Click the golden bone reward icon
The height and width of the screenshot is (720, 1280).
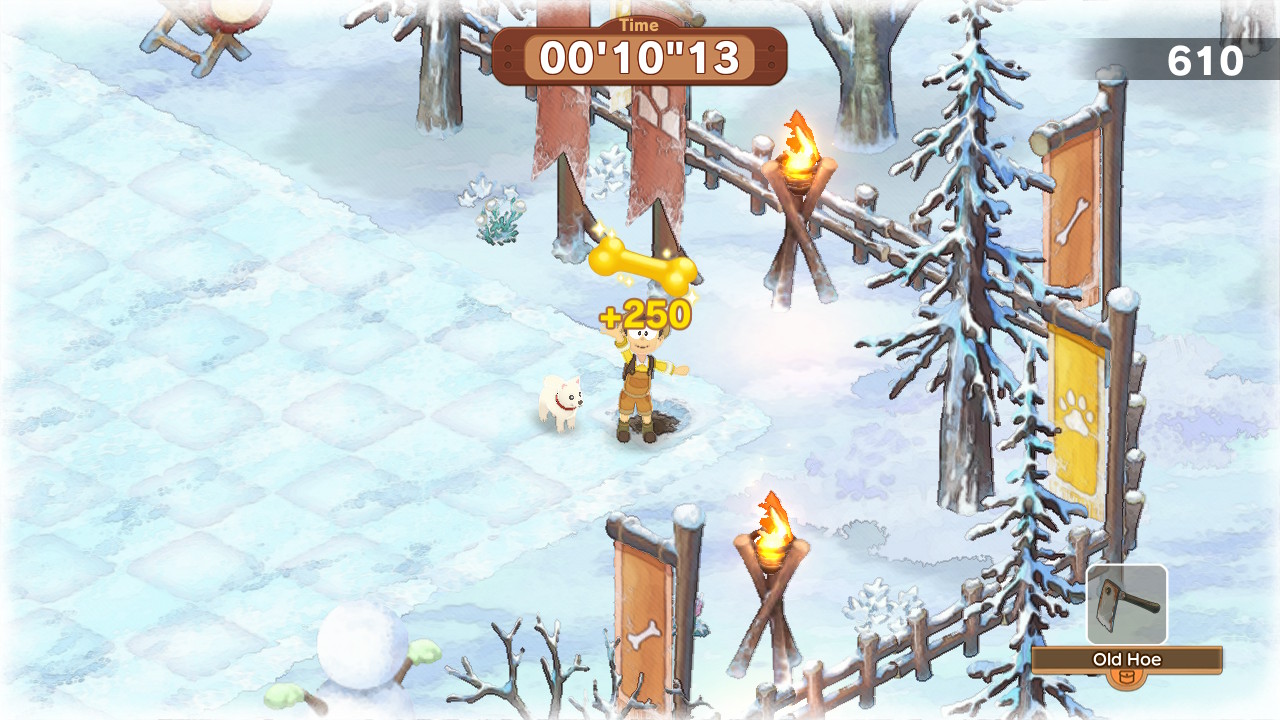click(643, 262)
